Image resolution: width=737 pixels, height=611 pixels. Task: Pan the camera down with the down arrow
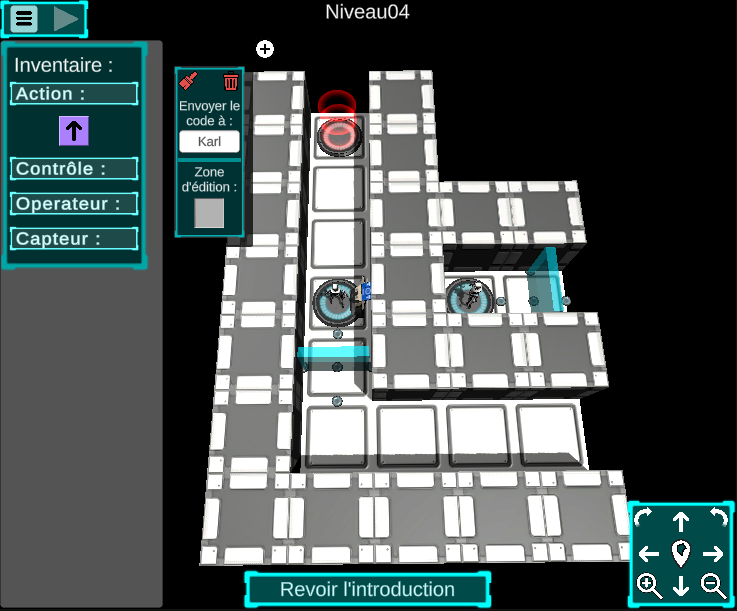(681, 586)
